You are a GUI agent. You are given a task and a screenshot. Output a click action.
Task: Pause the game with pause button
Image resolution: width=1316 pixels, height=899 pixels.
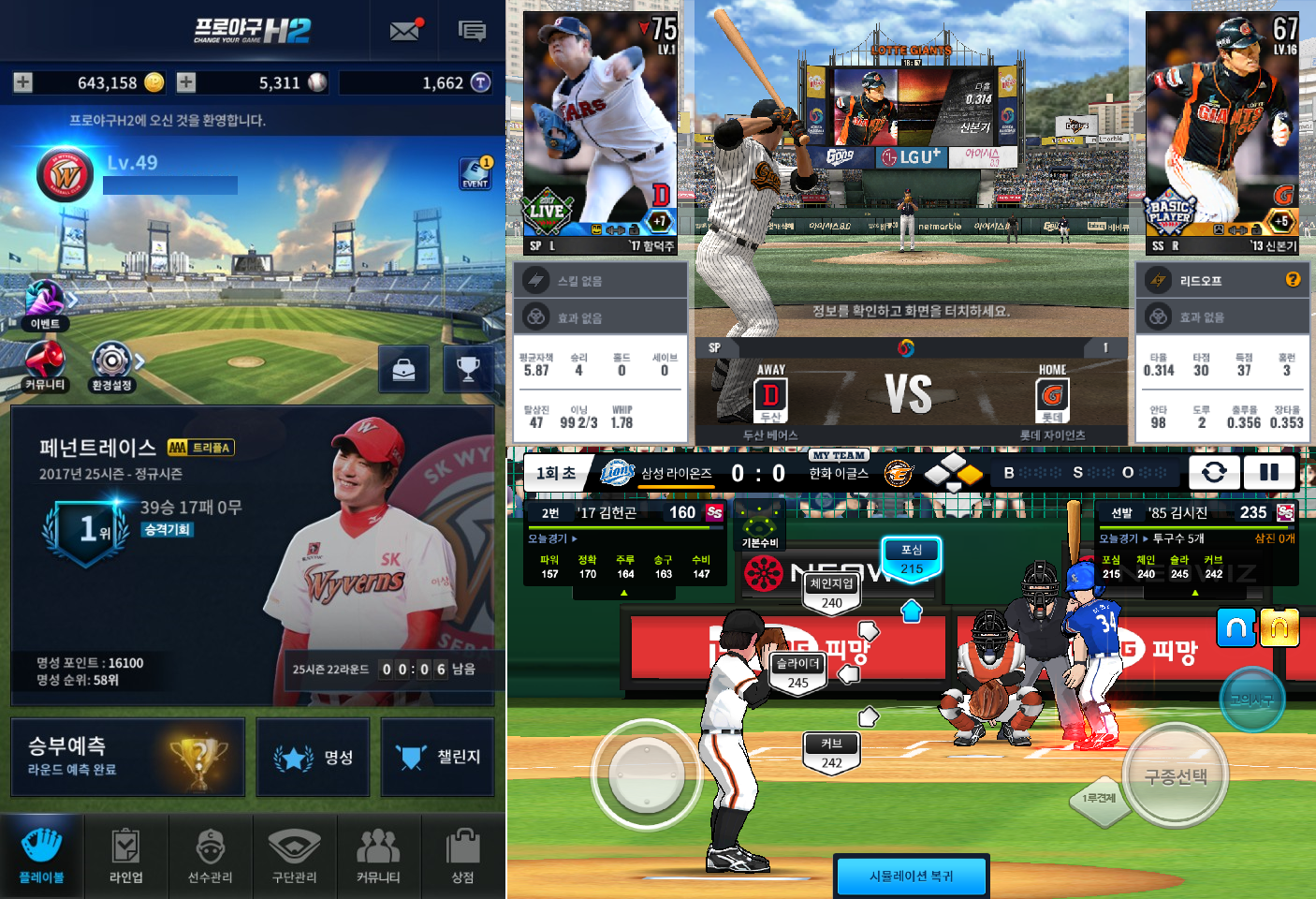point(1268,473)
